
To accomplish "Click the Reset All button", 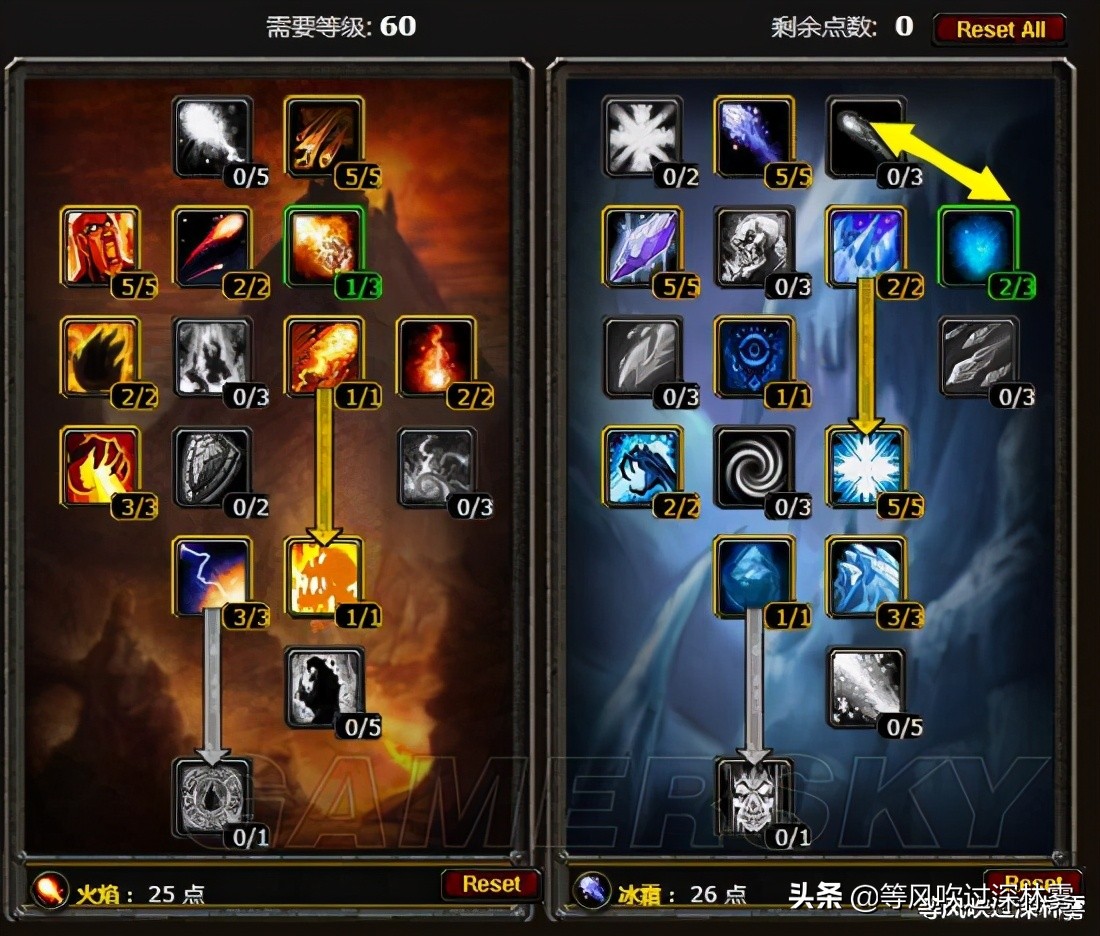I will point(999,29).
